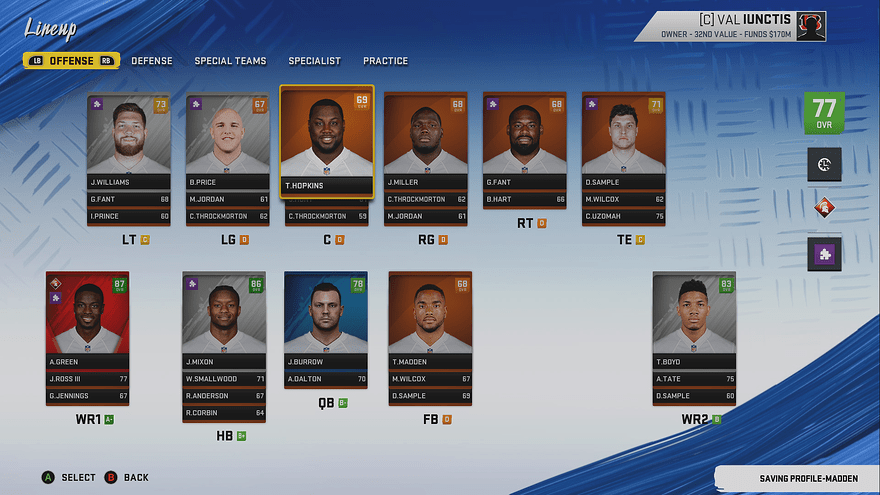Viewport: 880px width, 495px height.
Task: Show the Practice tab
Action: 385,61
